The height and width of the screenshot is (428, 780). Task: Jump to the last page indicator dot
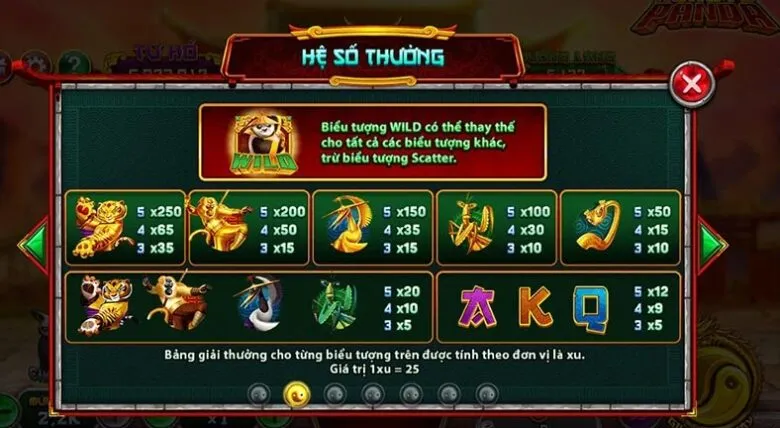click(485, 393)
